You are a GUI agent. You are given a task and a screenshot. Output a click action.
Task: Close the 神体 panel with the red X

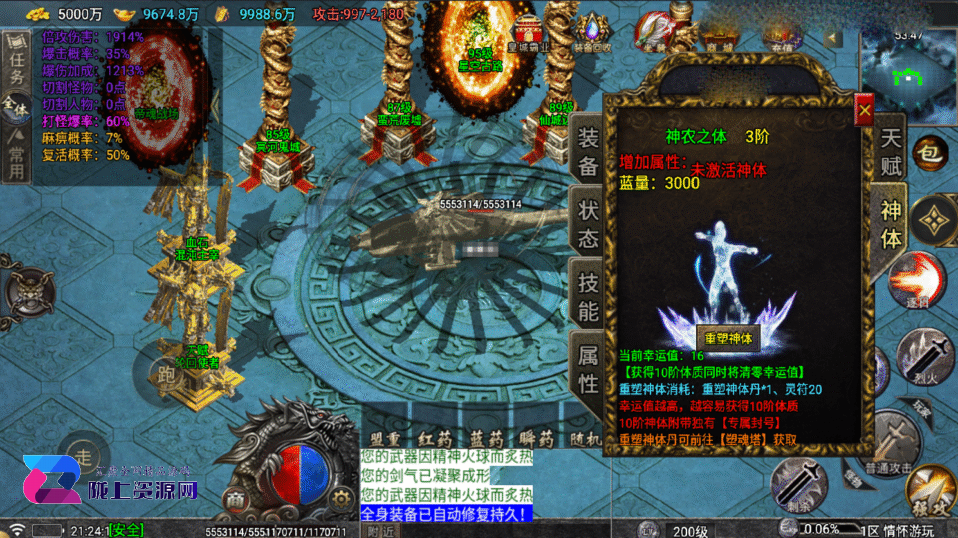pyautogui.click(x=864, y=109)
